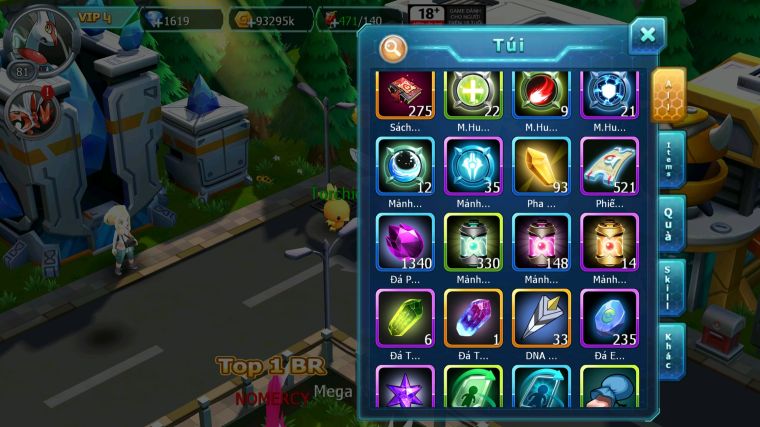The height and width of the screenshot is (427, 760).
Task: Select the green canister with 330
Action: (x=473, y=242)
